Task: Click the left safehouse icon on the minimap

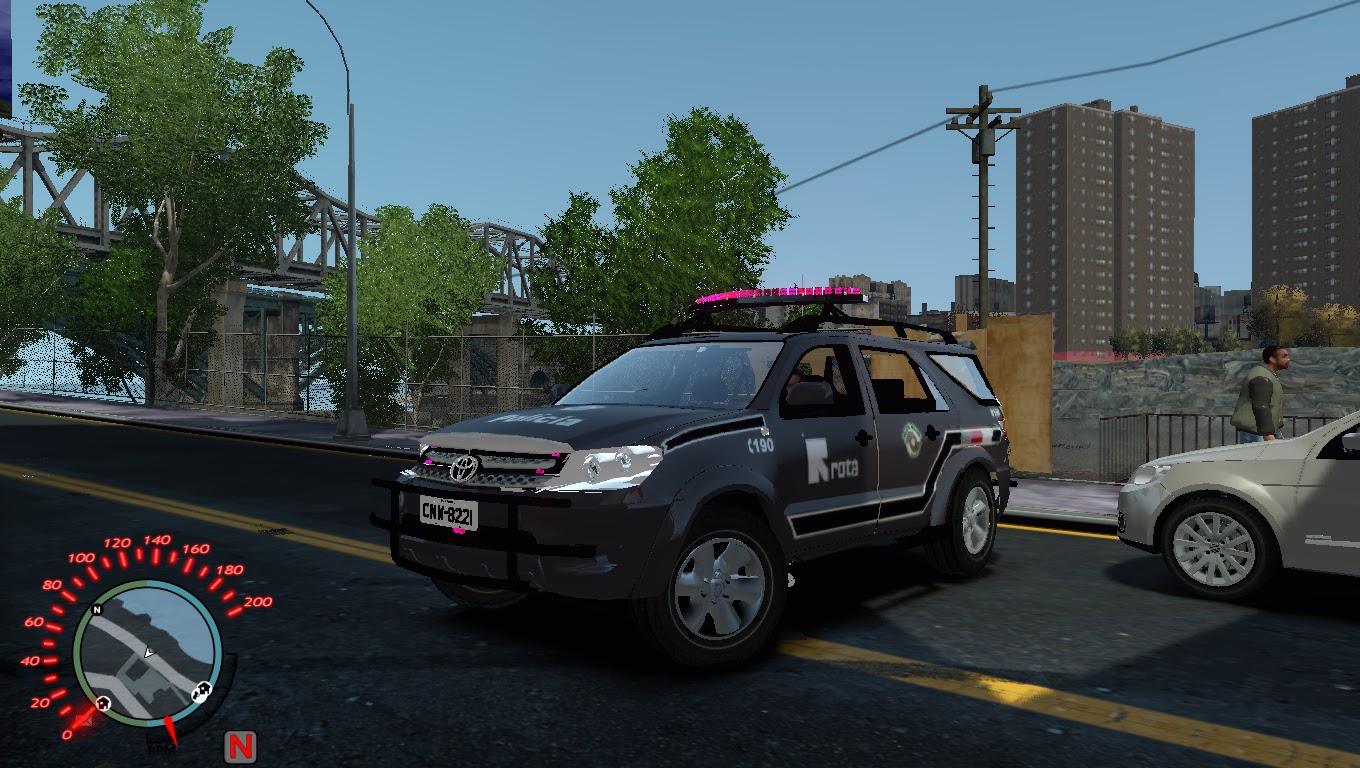Action: [103, 703]
